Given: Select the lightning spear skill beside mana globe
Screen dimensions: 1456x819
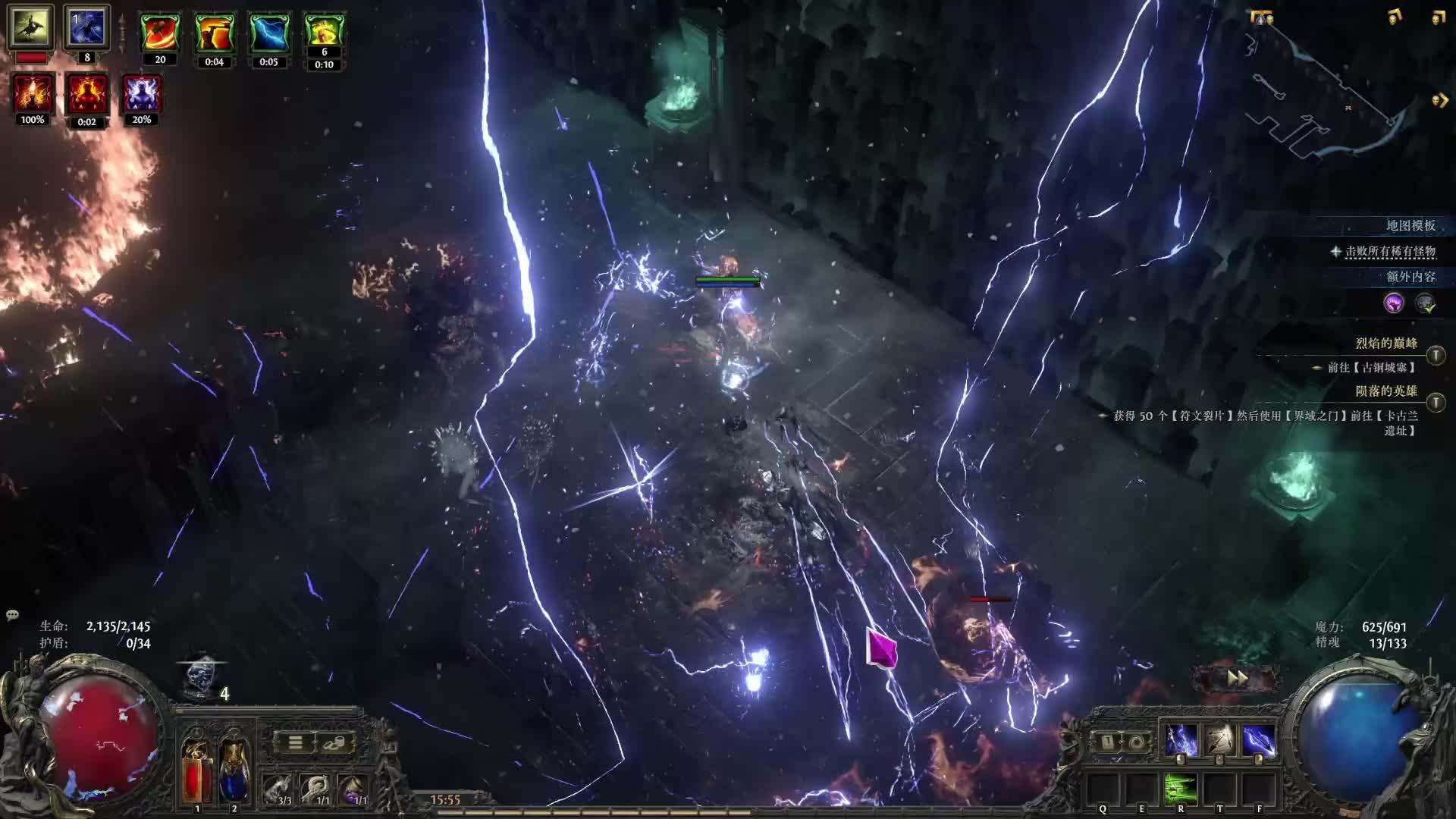Looking at the screenshot, I should tap(1258, 740).
